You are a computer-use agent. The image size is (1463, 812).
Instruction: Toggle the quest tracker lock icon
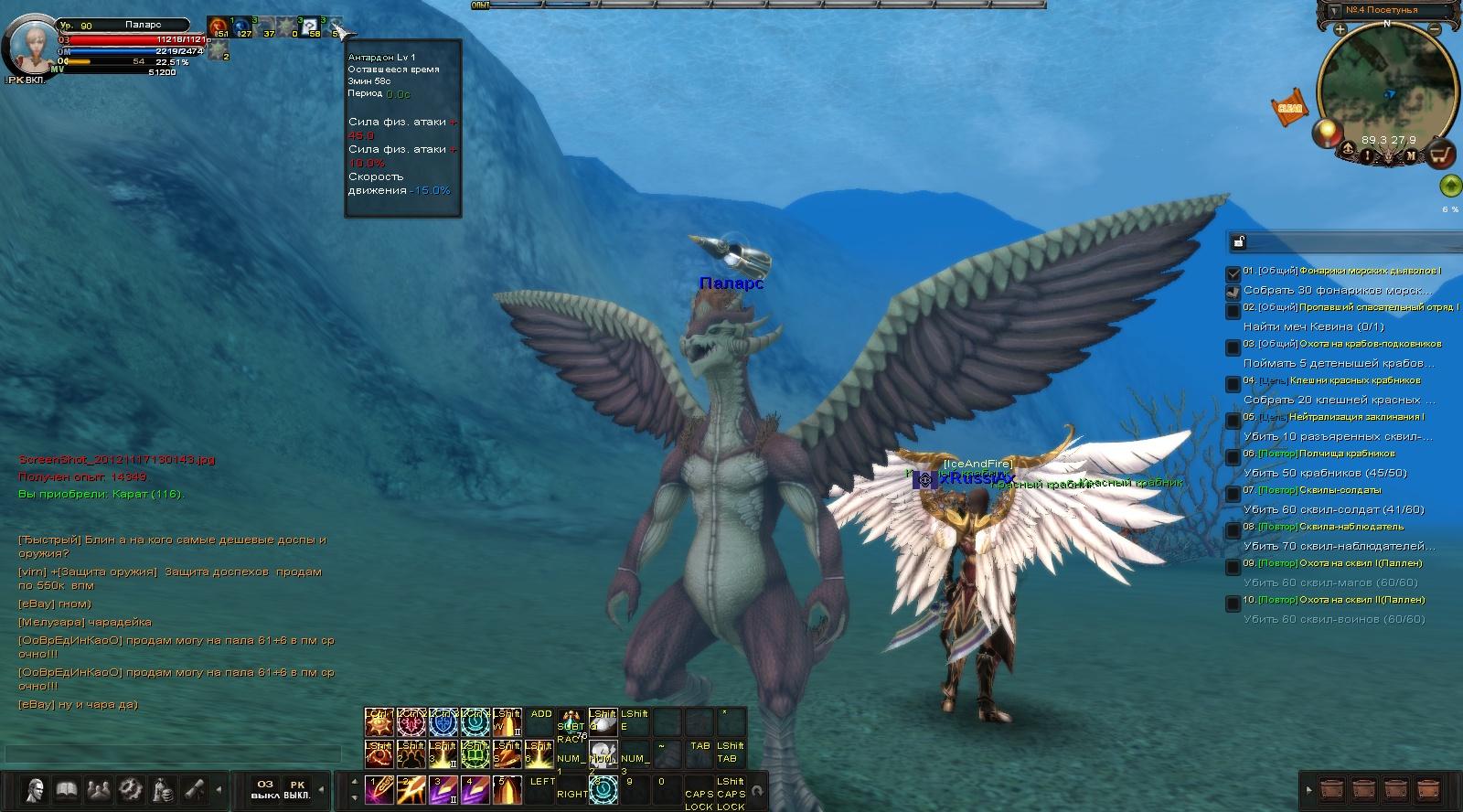(1239, 242)
